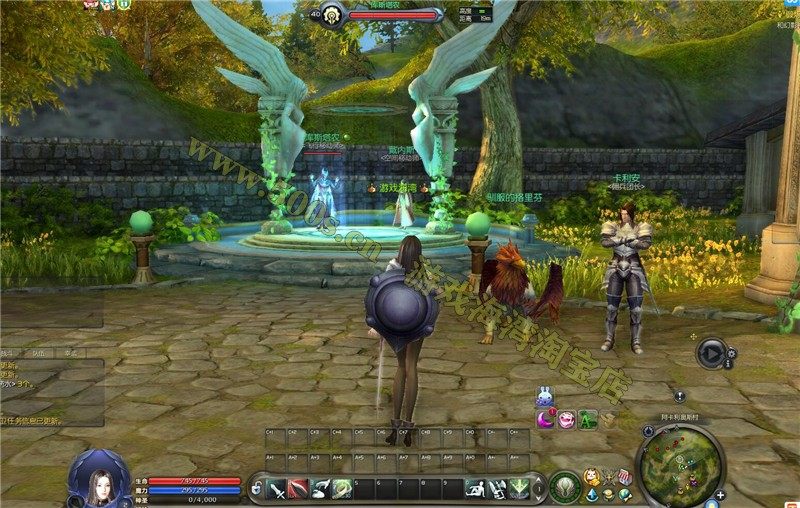Screen dimensions: 800x508
Task: Open the purple crescent moon notification icon
Action: [546, 420]
